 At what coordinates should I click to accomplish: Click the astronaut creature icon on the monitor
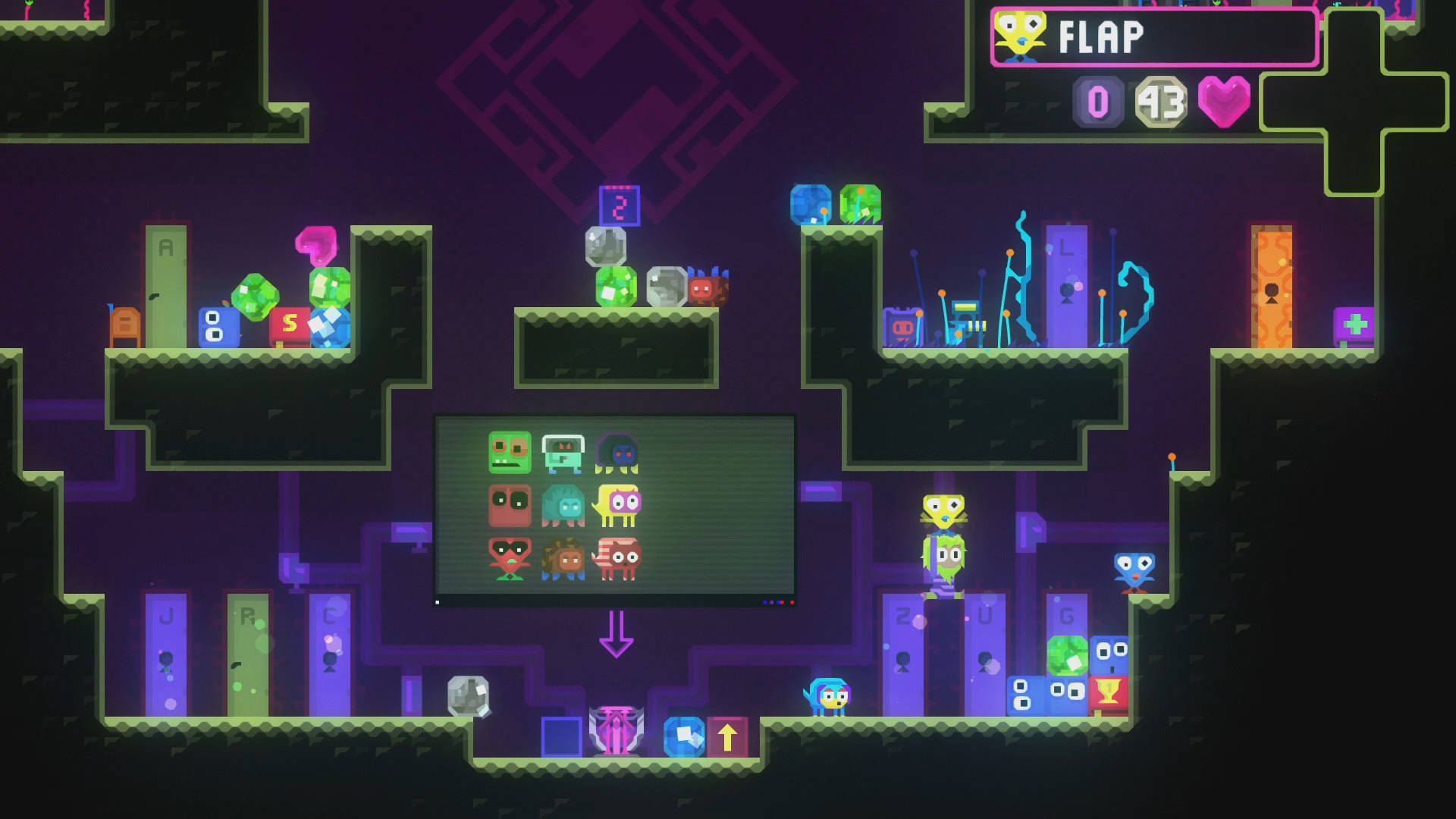tap(563, 453)
